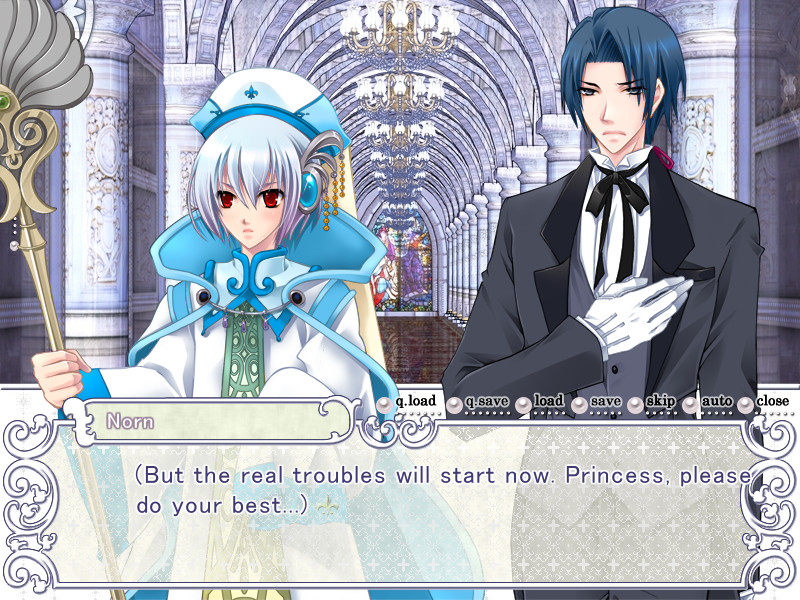Turn on auto text advance
Viewport: 800px width, 600px height.
[709, 402]
